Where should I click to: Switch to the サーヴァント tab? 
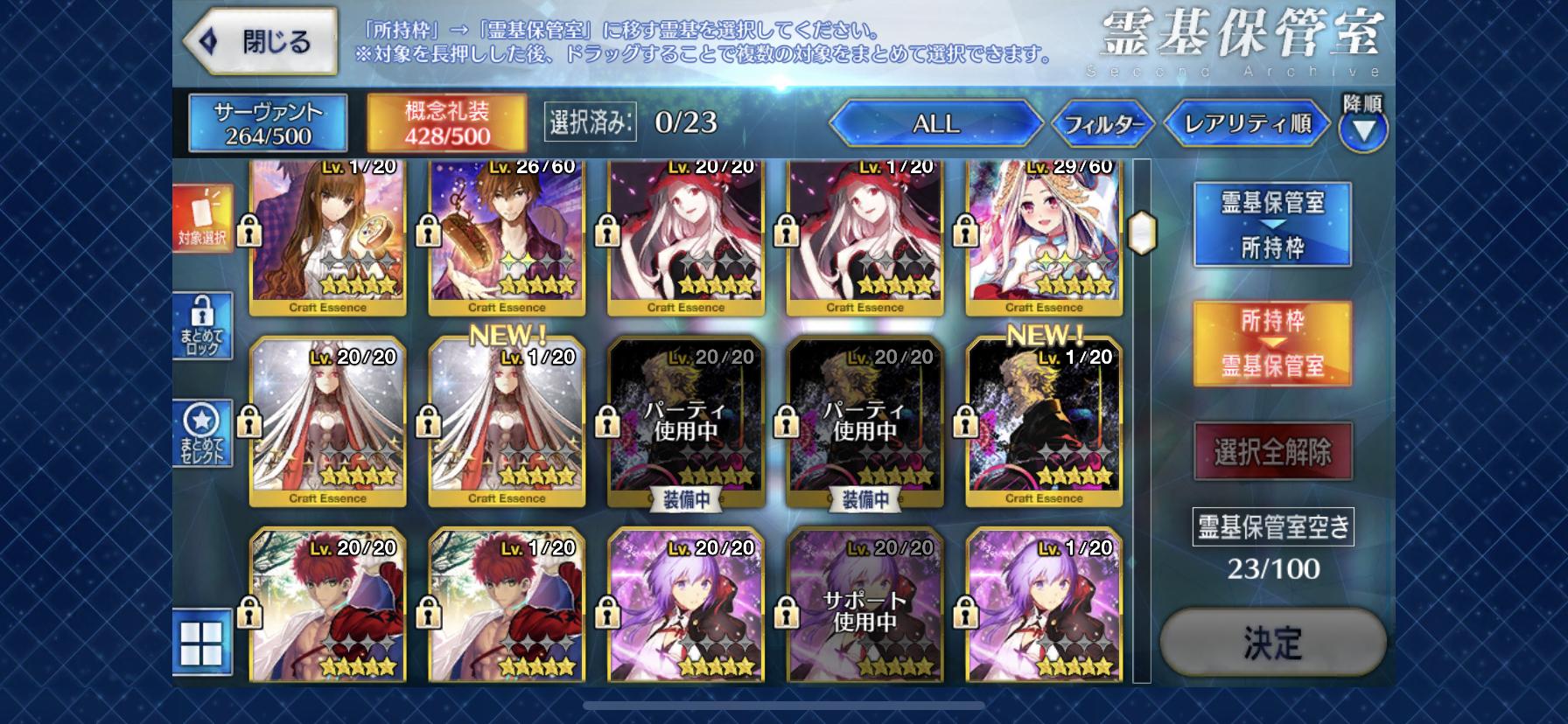pyautogui.click(x=268, y=123)
